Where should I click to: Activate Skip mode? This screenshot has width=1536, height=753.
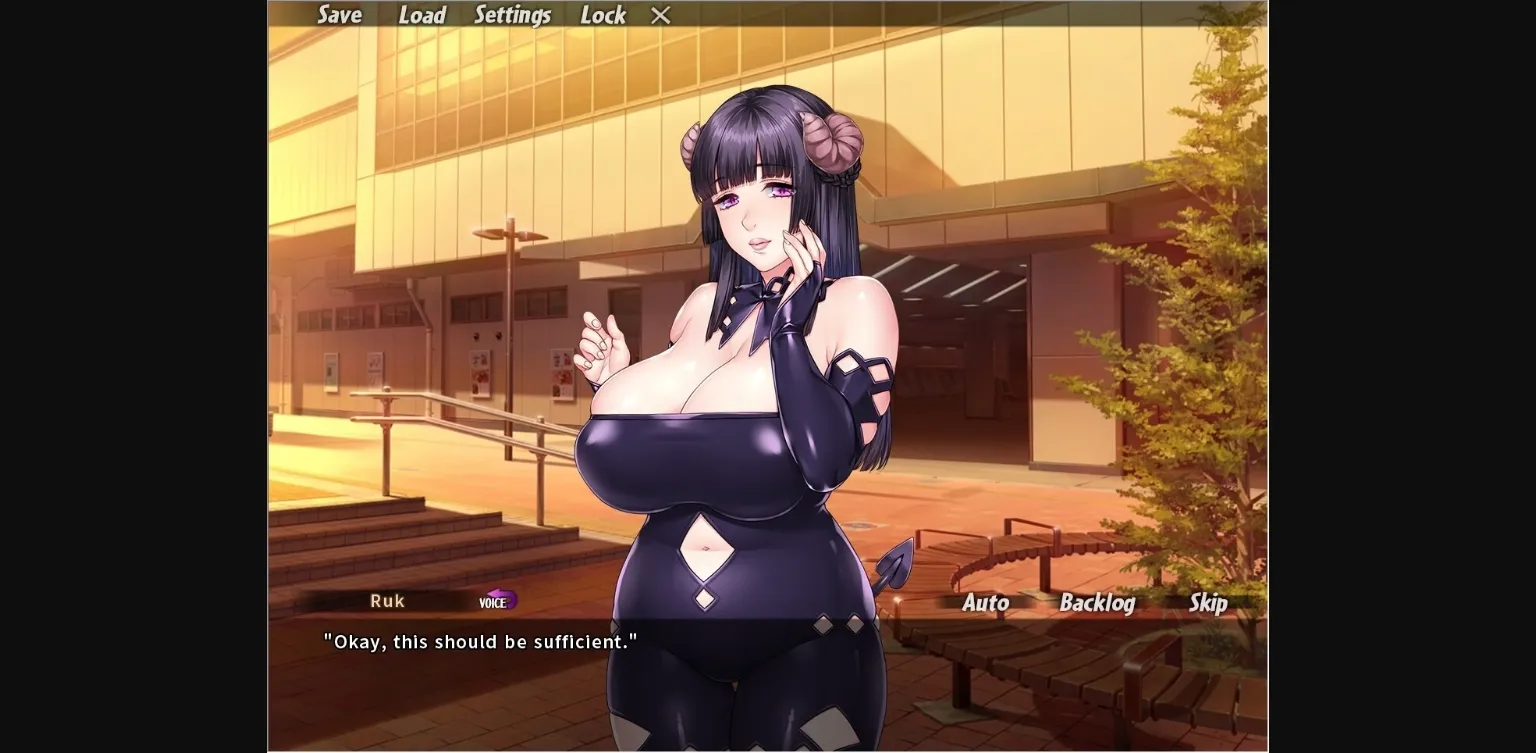[1207, 604]
